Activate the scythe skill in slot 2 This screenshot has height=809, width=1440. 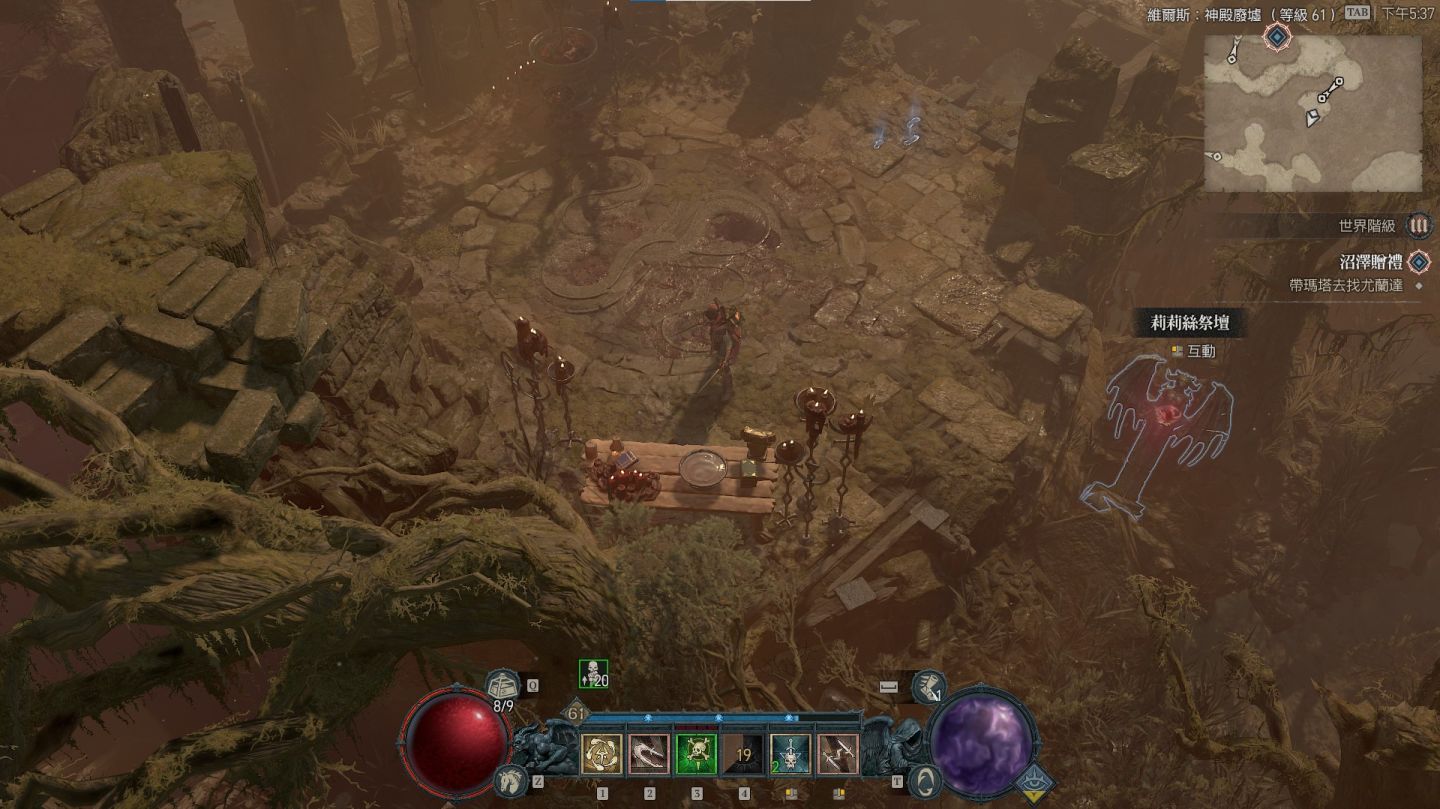point(649,754)
